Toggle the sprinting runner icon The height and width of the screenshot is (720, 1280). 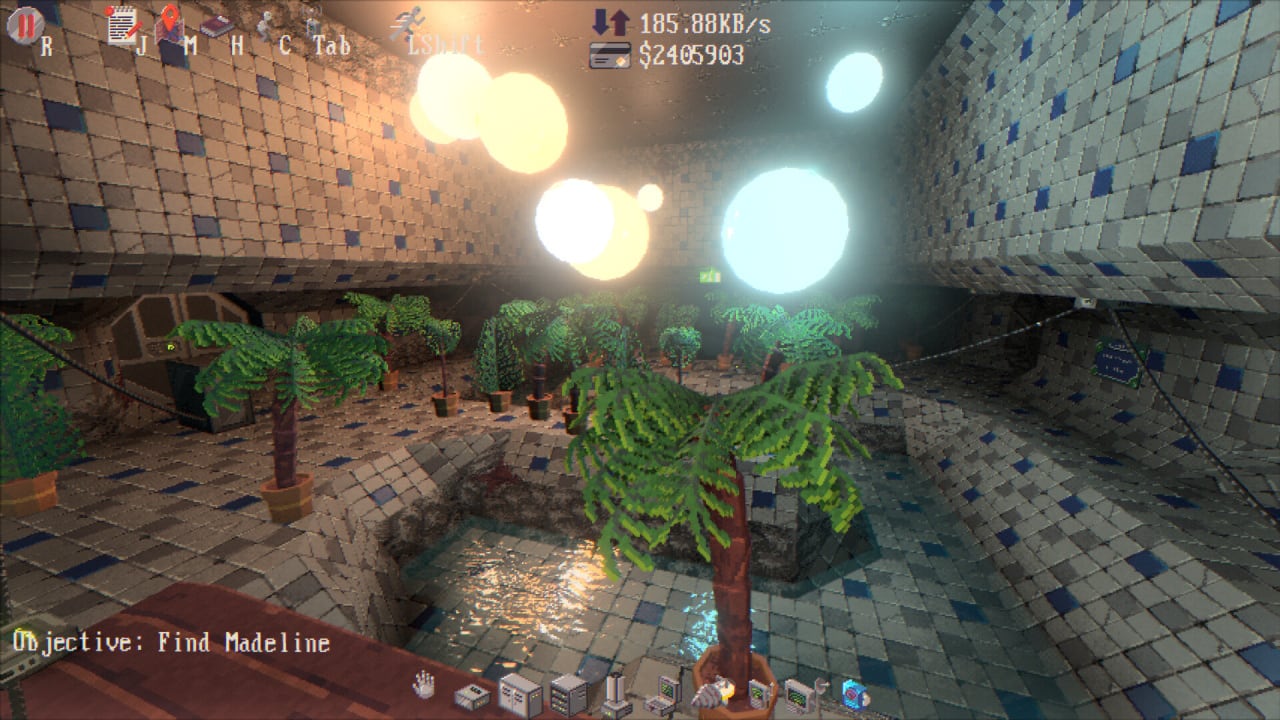408,22
